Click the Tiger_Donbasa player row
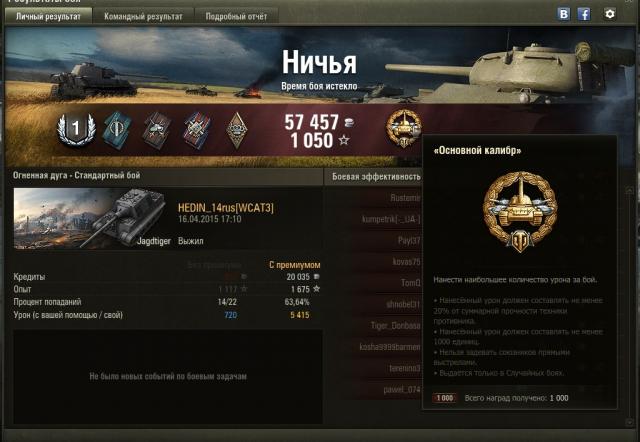The image size is (640, 442). (x=394, y=325)
